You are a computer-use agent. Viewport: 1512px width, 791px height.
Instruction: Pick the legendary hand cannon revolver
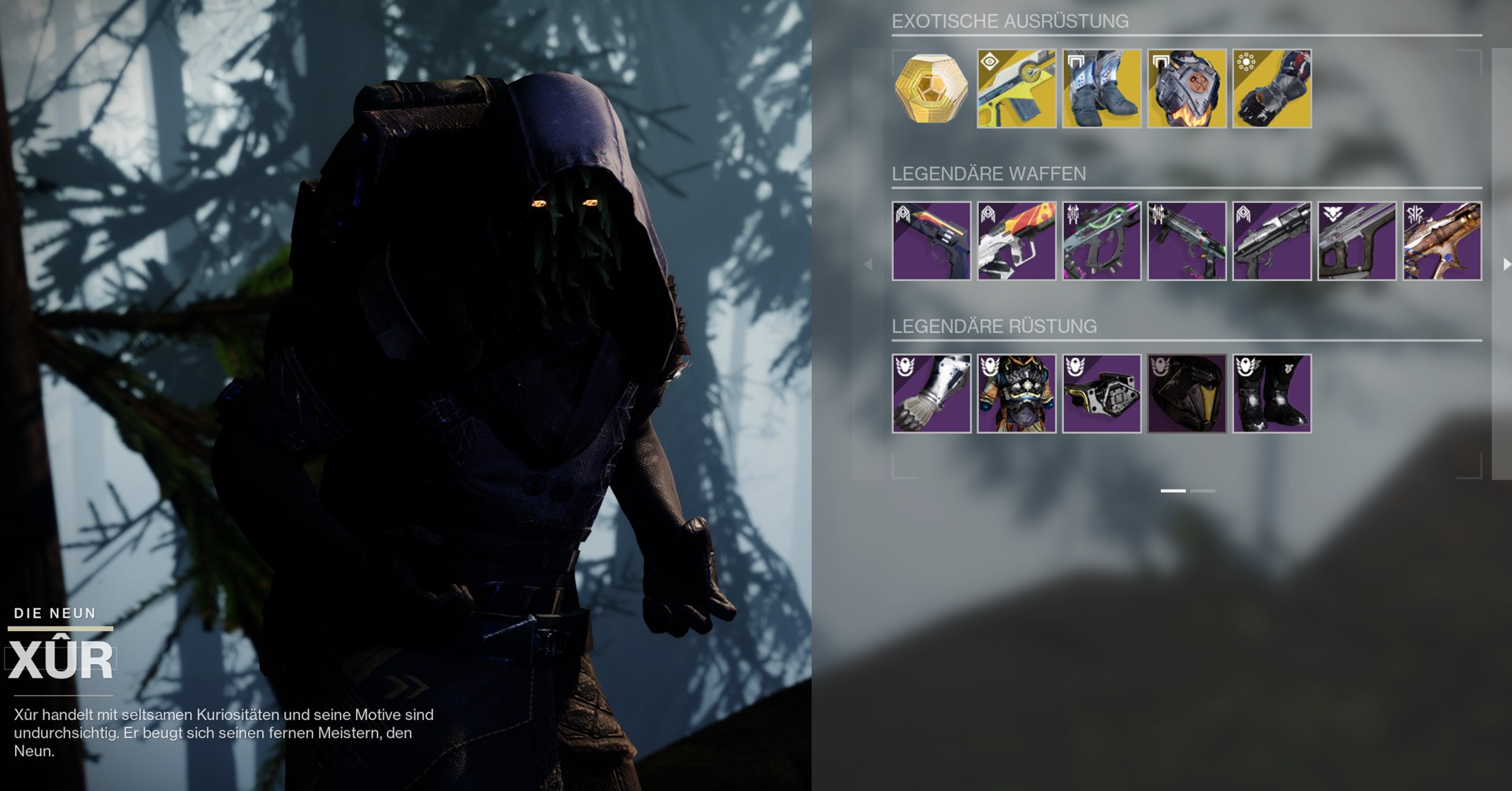click(x=931, y=241)
